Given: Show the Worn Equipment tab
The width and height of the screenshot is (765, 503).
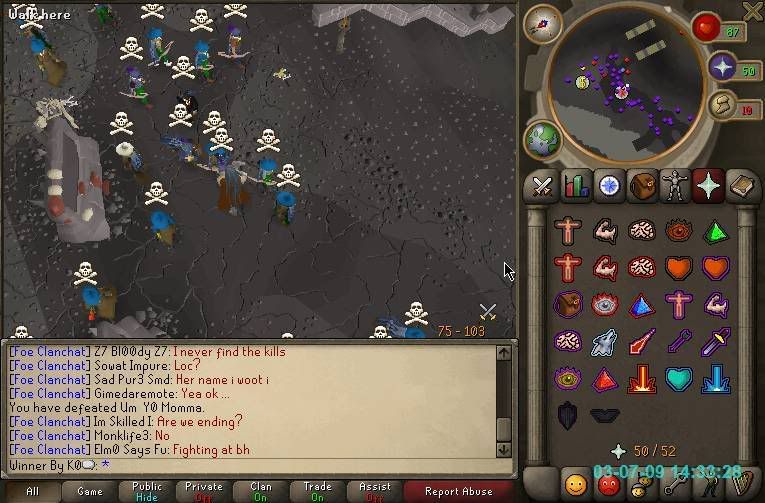Looking at the screenshot, I should pos(674,186).
